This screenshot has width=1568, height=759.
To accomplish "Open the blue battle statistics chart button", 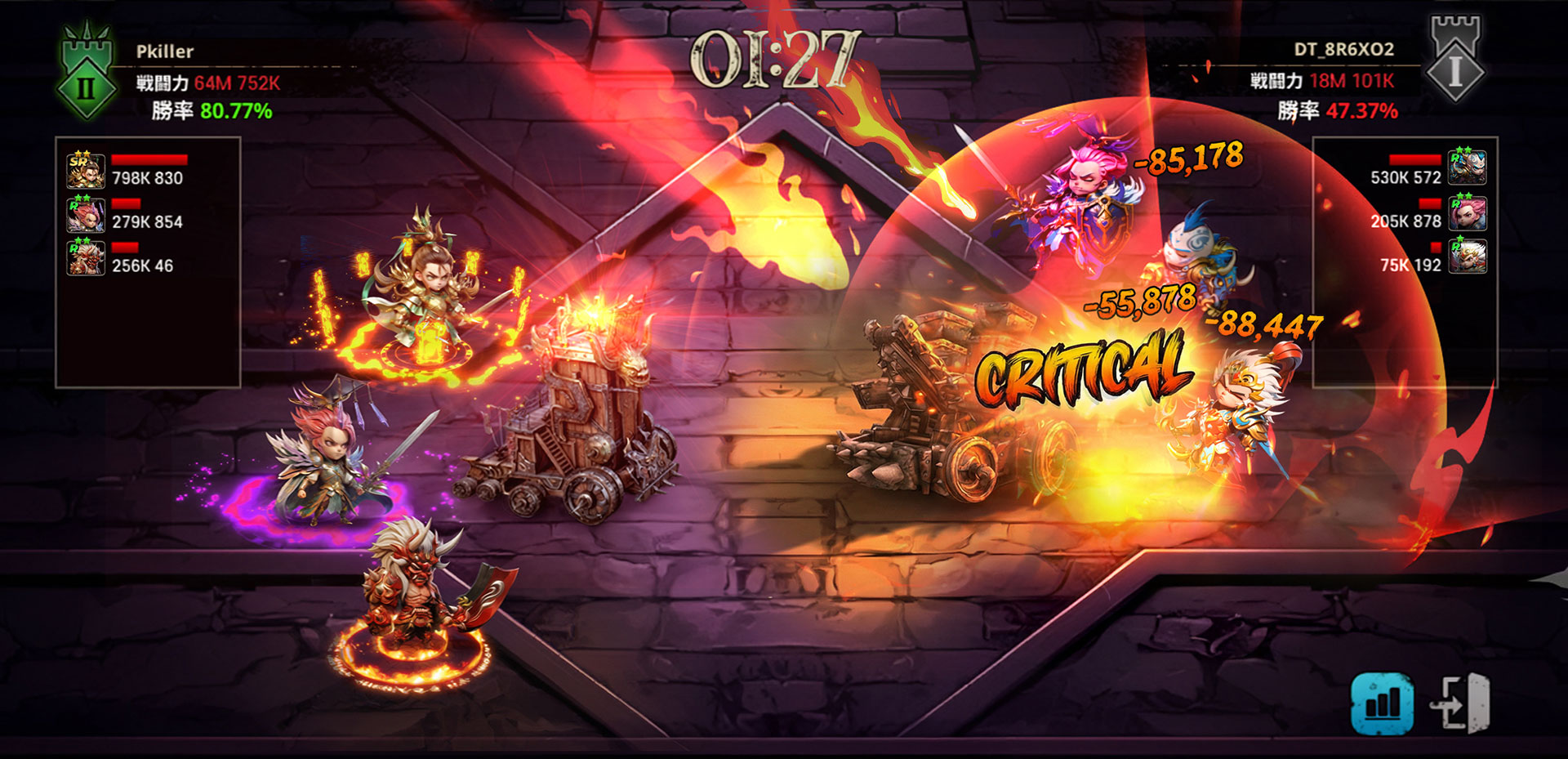I will tap(1382, 703).
